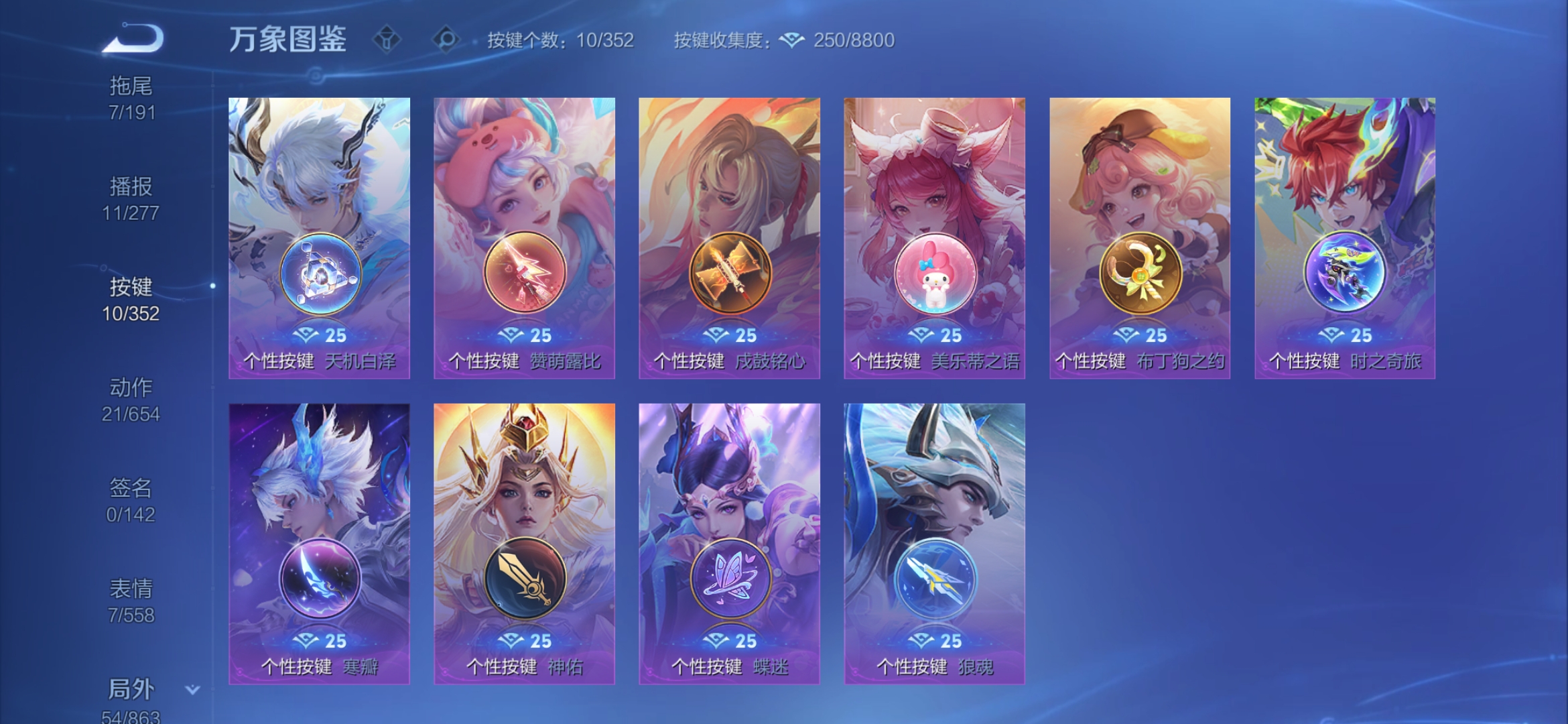Select the blue blade emblem on the 寒瓣 card
Screen dimensions: 1568x724
(320, 578)
